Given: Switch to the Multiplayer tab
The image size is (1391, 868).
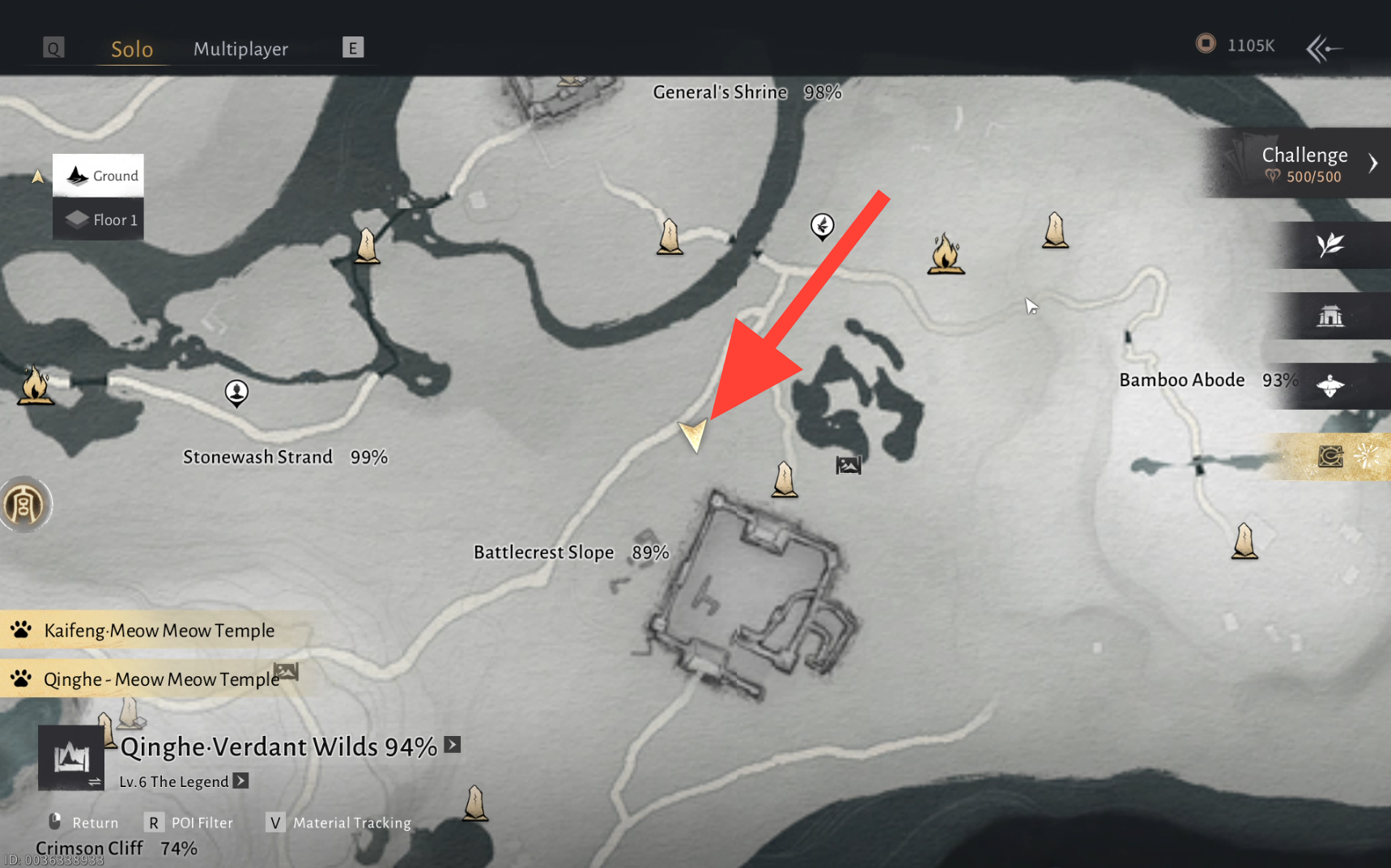Looking at the screenshot, I should tap(240, 49).
